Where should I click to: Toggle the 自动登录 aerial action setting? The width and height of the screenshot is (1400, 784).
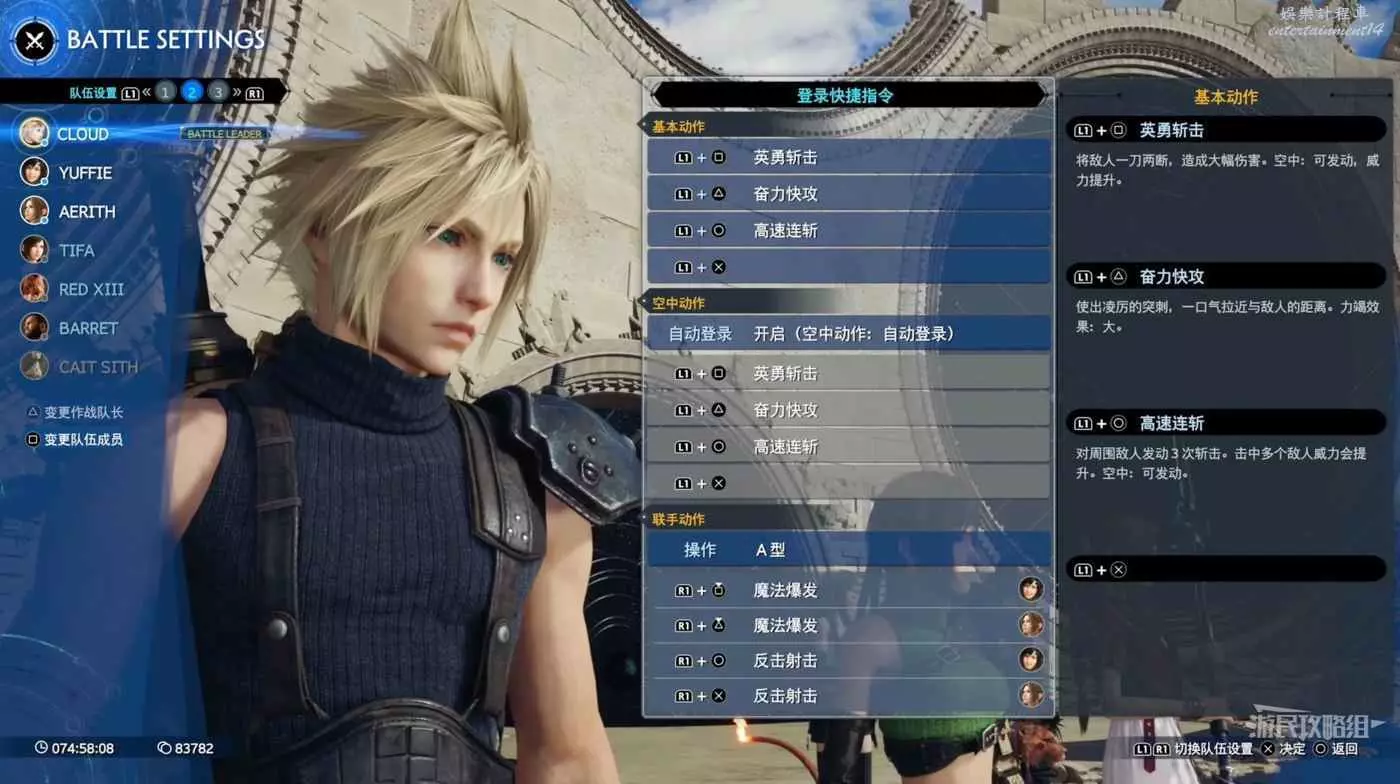click(848, 334)
